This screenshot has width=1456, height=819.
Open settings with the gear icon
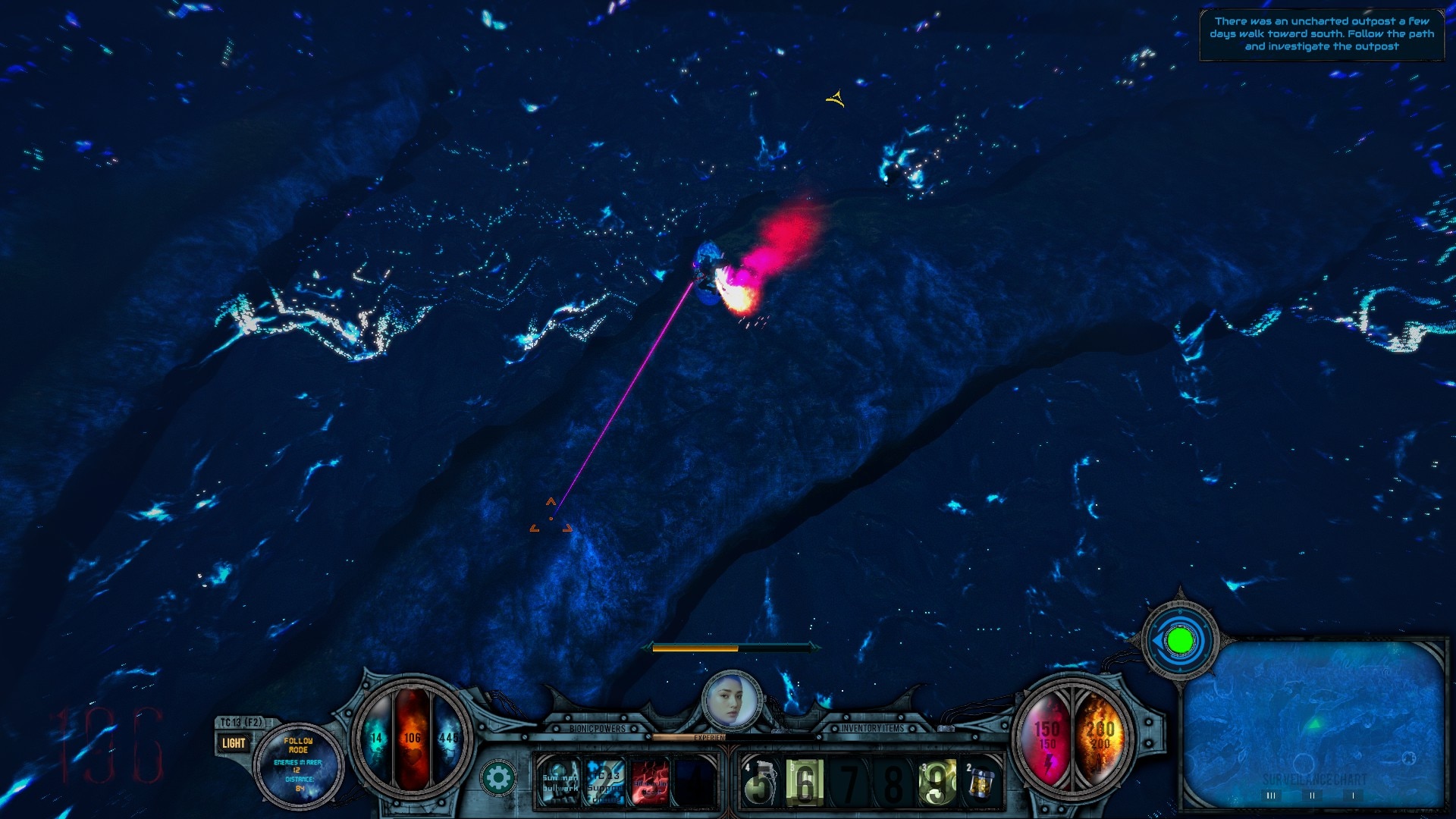pyautogui.click(x=498, y=779)
